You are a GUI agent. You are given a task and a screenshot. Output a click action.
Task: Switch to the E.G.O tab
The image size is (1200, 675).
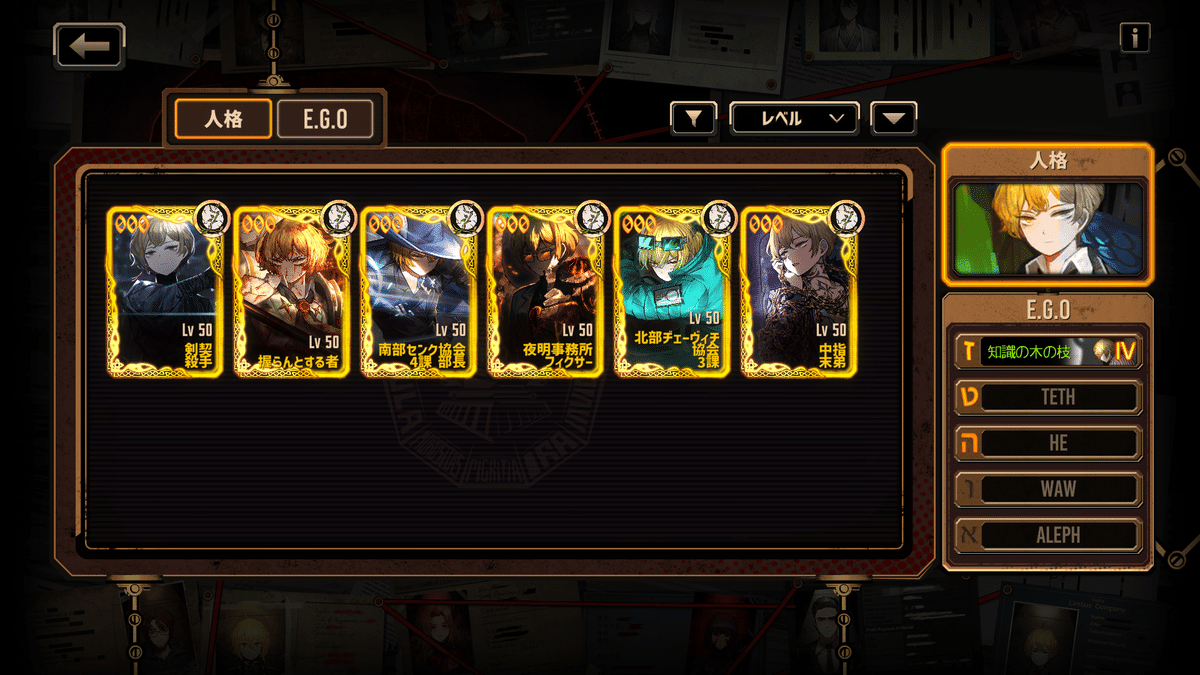[325, 119]
